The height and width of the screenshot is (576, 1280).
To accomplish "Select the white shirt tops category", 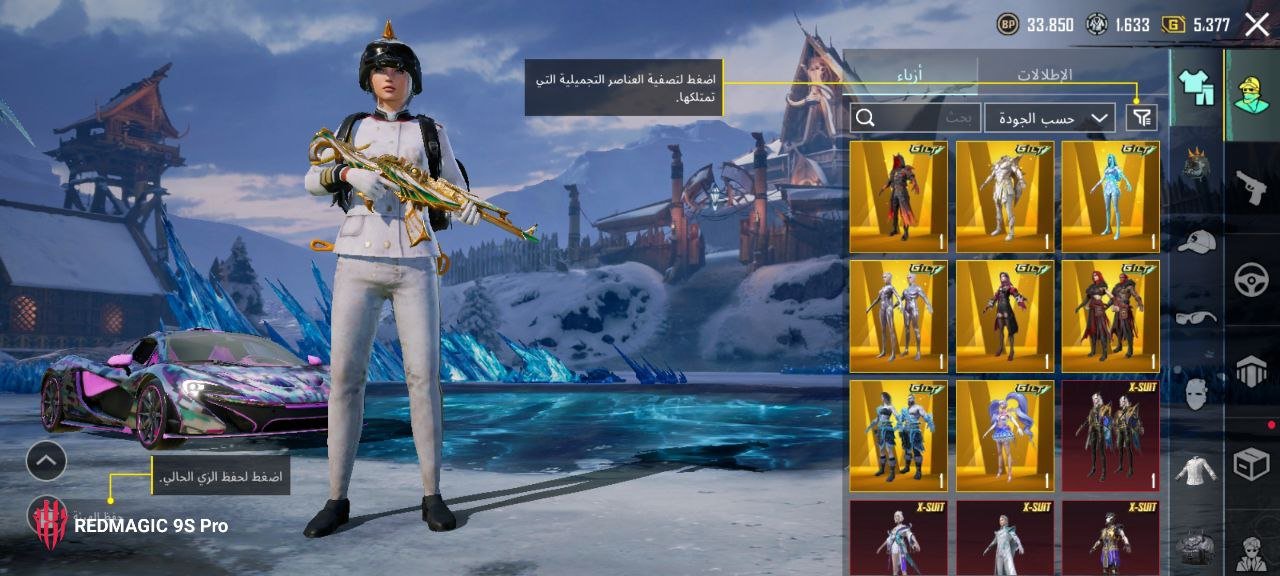I will [x=1196, y=470].
